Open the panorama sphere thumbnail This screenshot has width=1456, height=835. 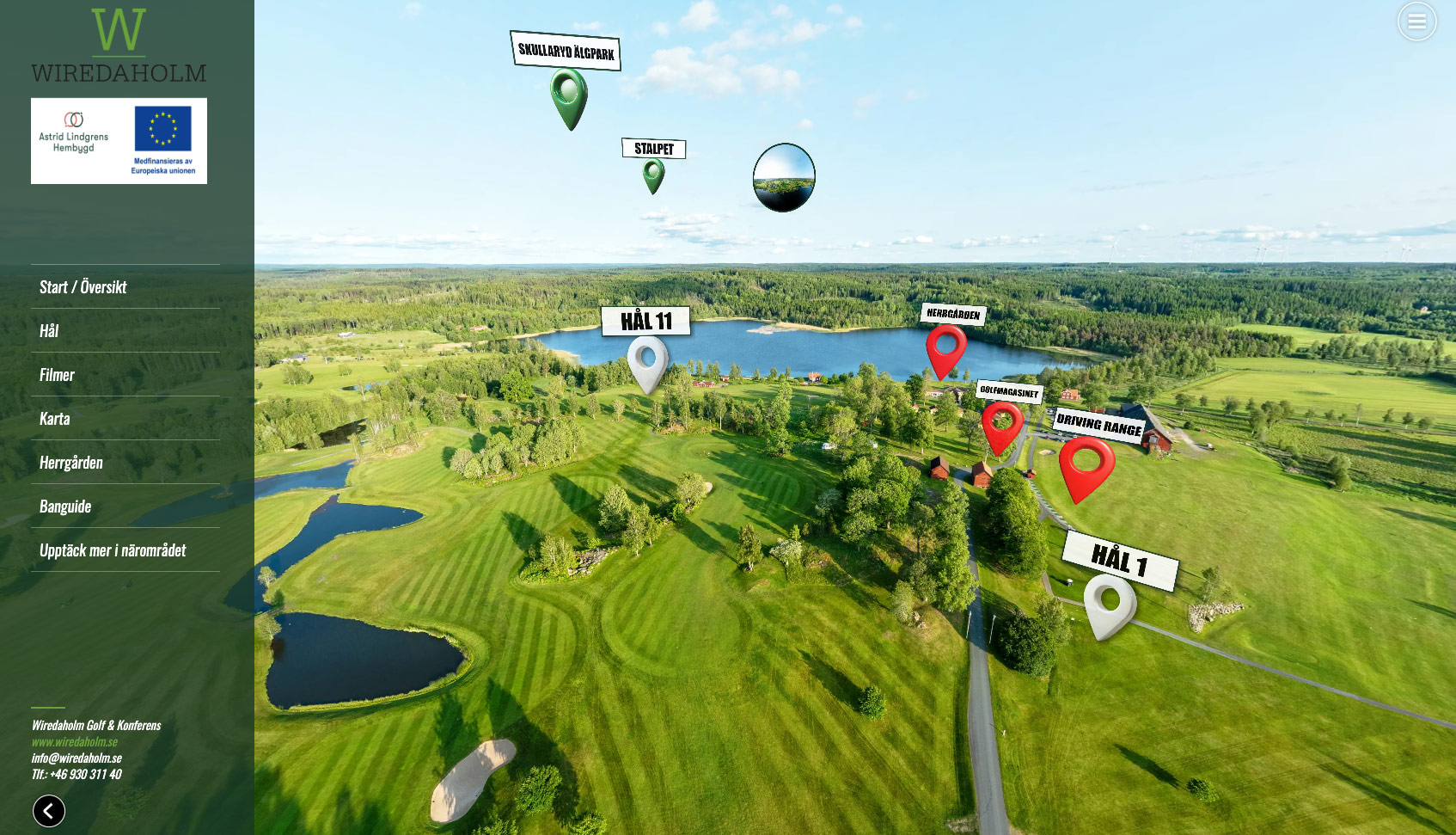[x=784, y=177]
